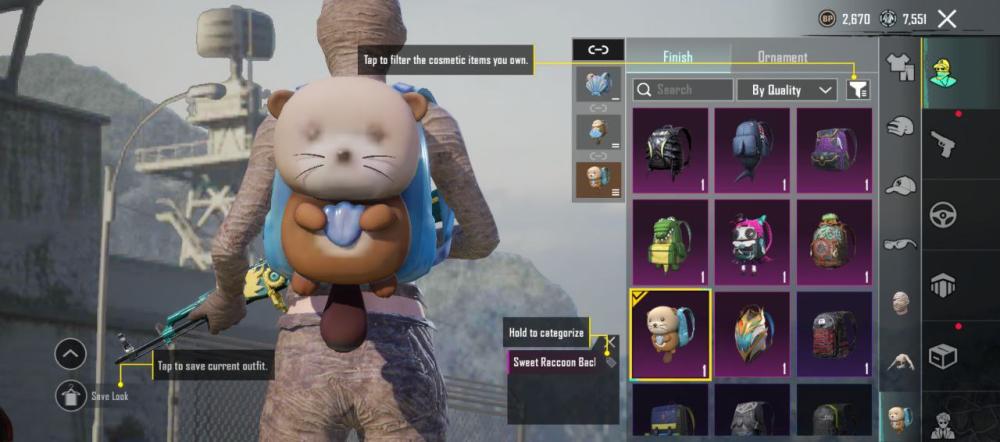Click the up-arrow collapse button

click(x=71, y=353)
